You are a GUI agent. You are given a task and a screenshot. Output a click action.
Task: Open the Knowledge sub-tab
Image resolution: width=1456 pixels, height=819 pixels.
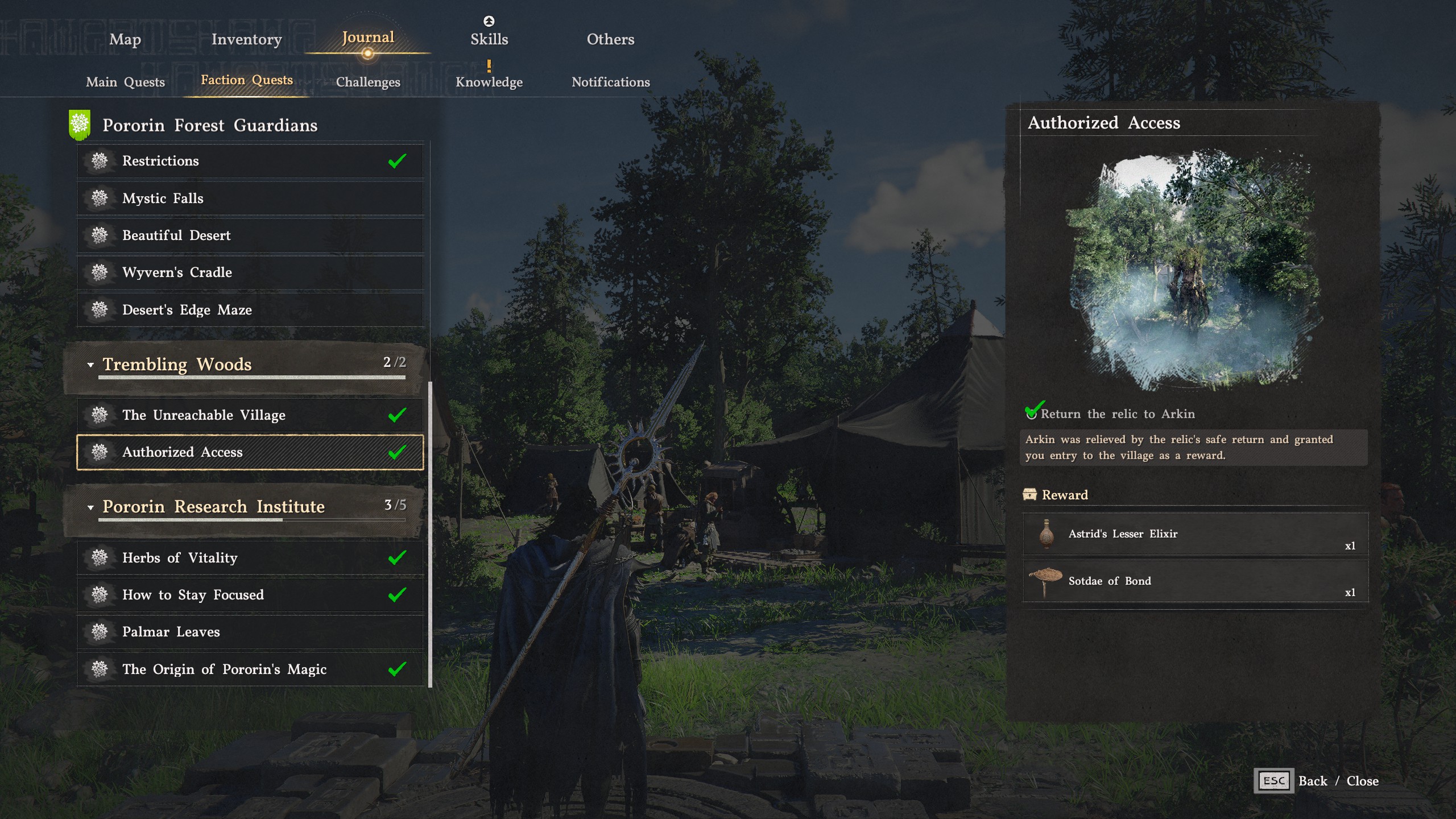click(489, 82)
